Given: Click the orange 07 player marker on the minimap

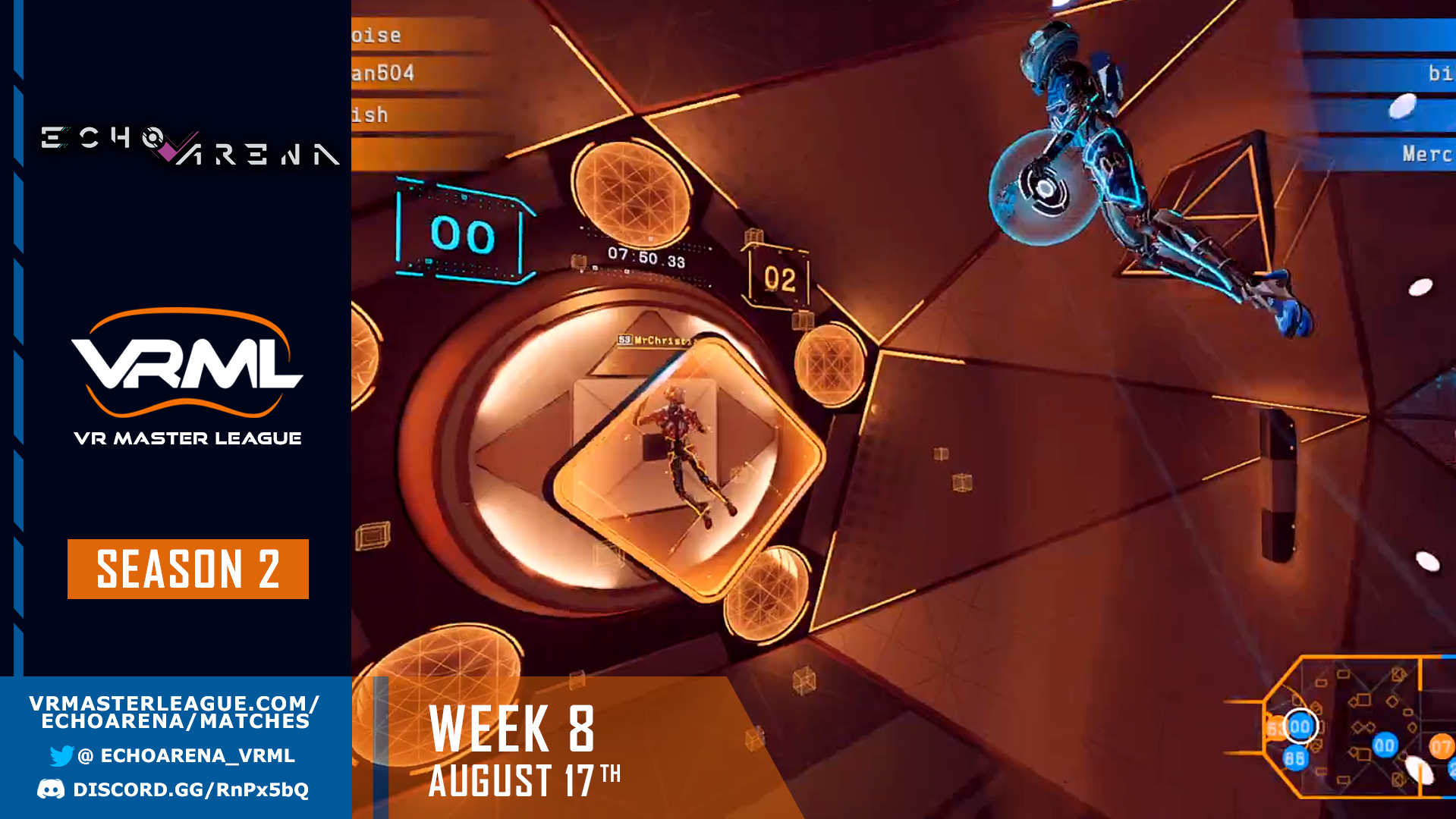Looking at the screenshot, I should click(1441, 746).
